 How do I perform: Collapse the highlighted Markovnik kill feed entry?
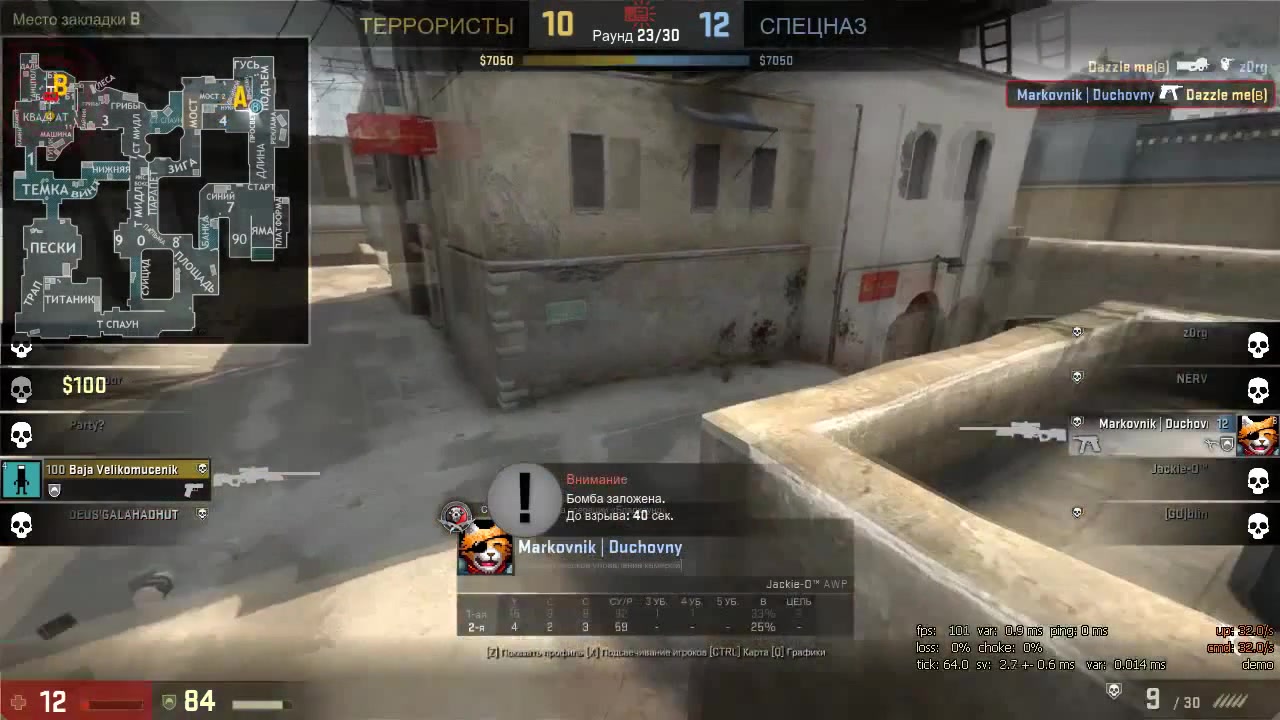coord(1139,94)
